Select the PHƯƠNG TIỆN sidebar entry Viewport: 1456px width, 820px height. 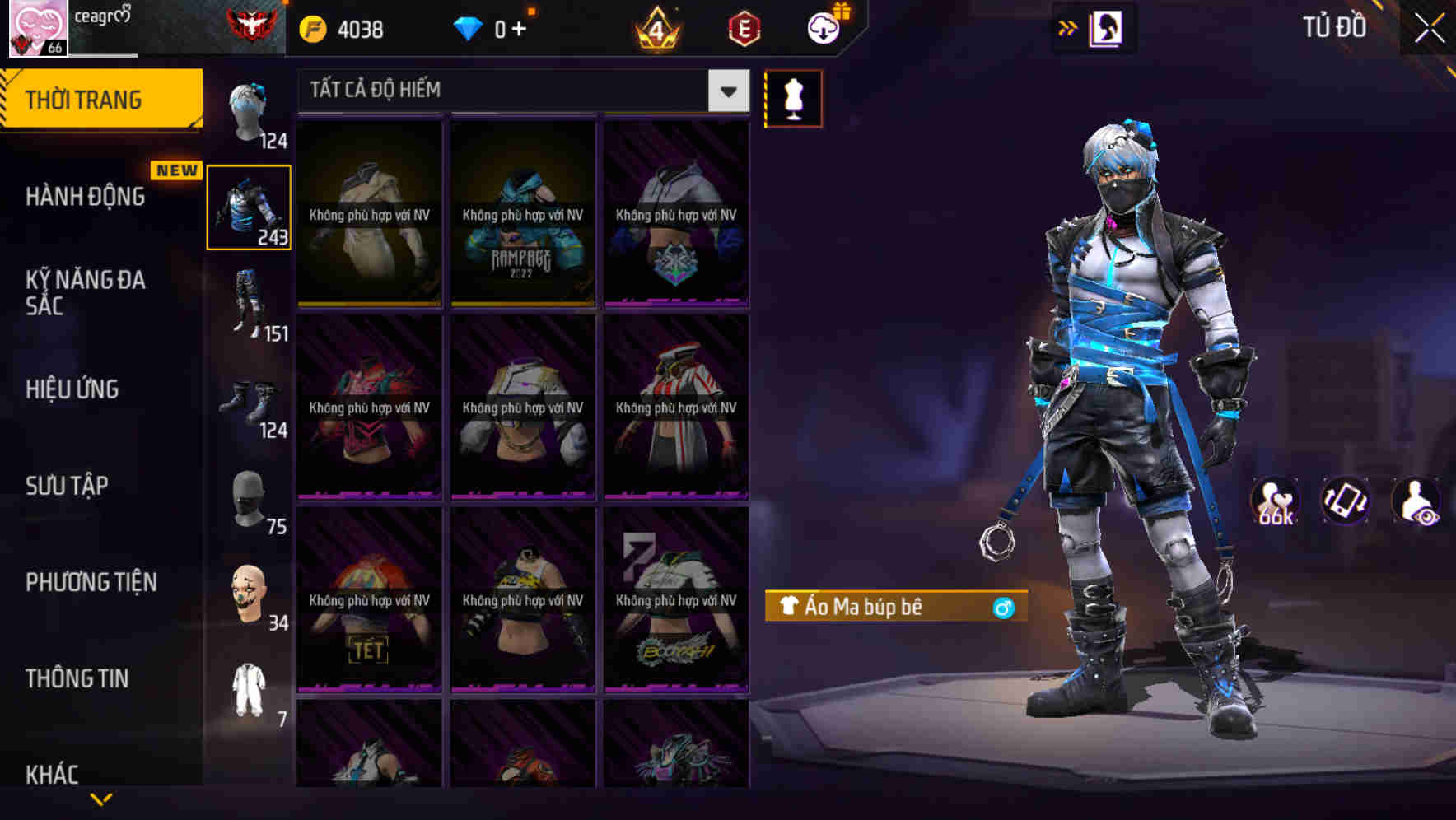pyautogui.click(x=91, y=581)
